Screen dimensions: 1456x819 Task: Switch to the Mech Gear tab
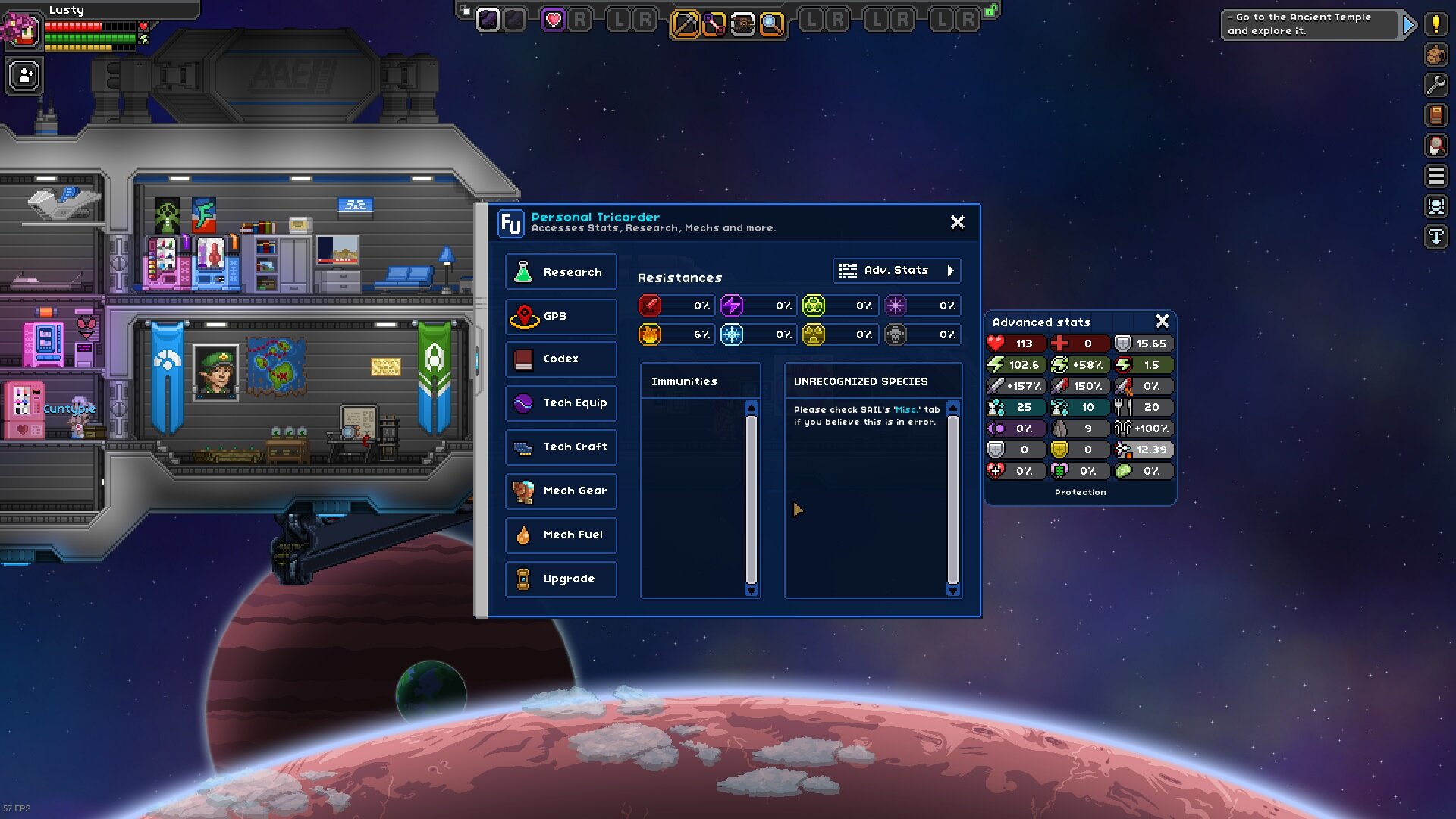click(x=560, y=491)
